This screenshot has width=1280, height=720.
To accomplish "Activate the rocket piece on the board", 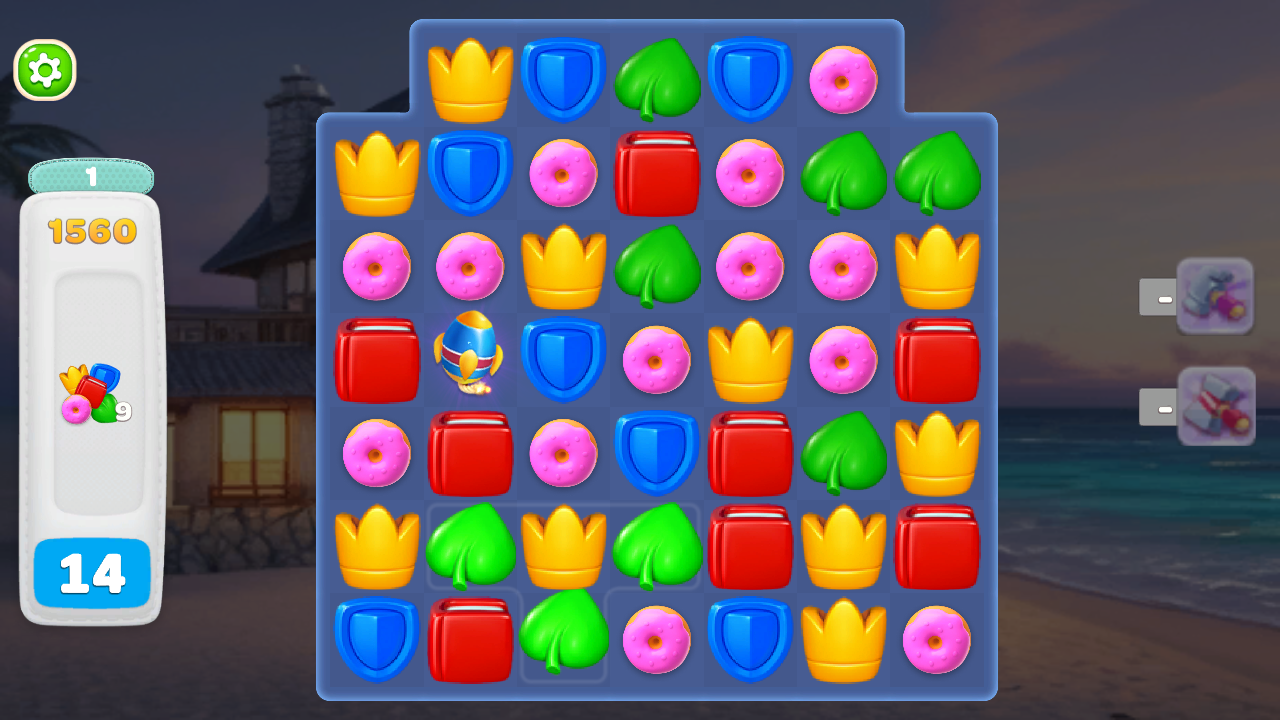I will (470, 360).
